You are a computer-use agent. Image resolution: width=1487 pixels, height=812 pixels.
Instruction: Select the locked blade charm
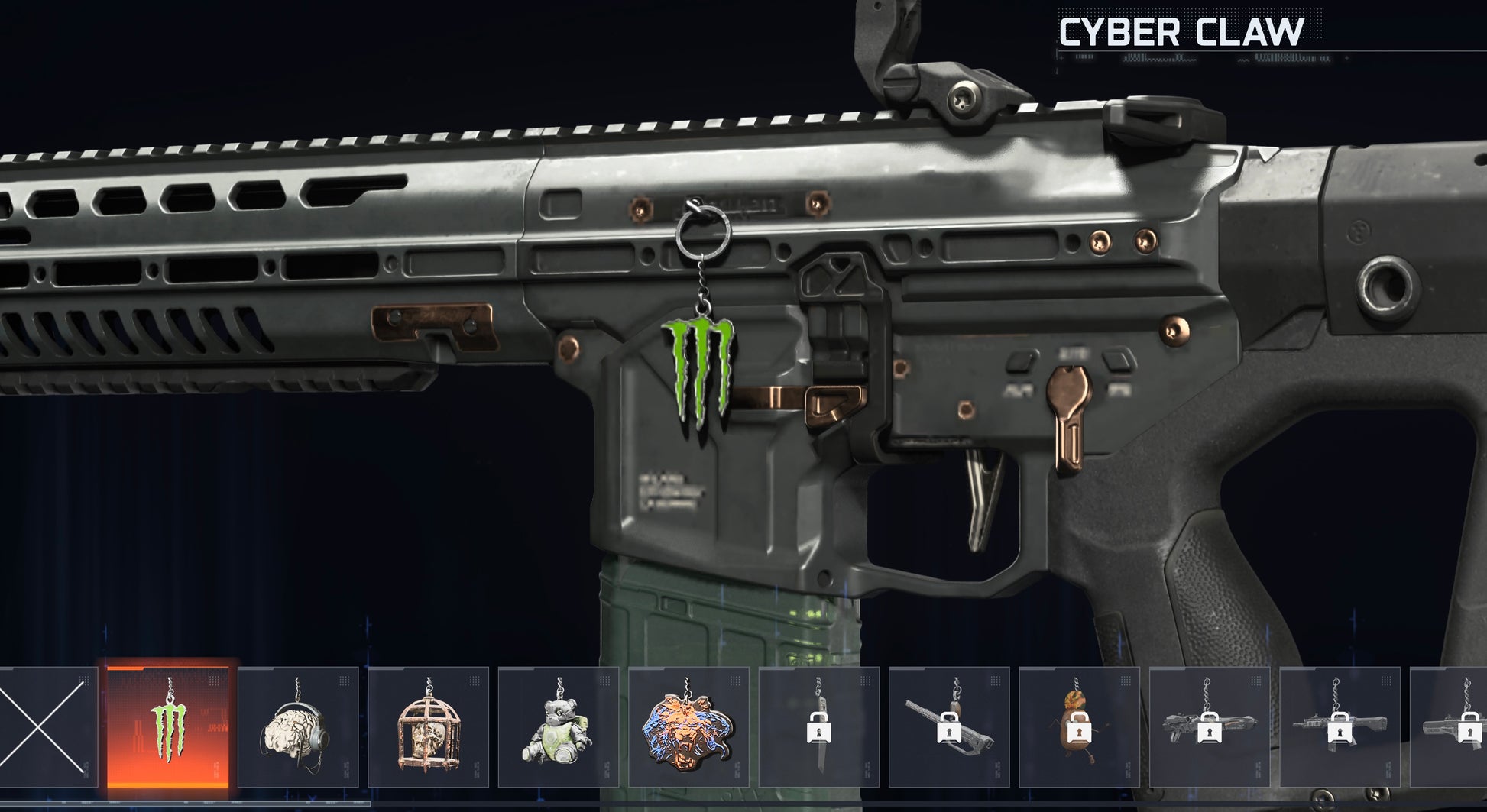[818, 727]
